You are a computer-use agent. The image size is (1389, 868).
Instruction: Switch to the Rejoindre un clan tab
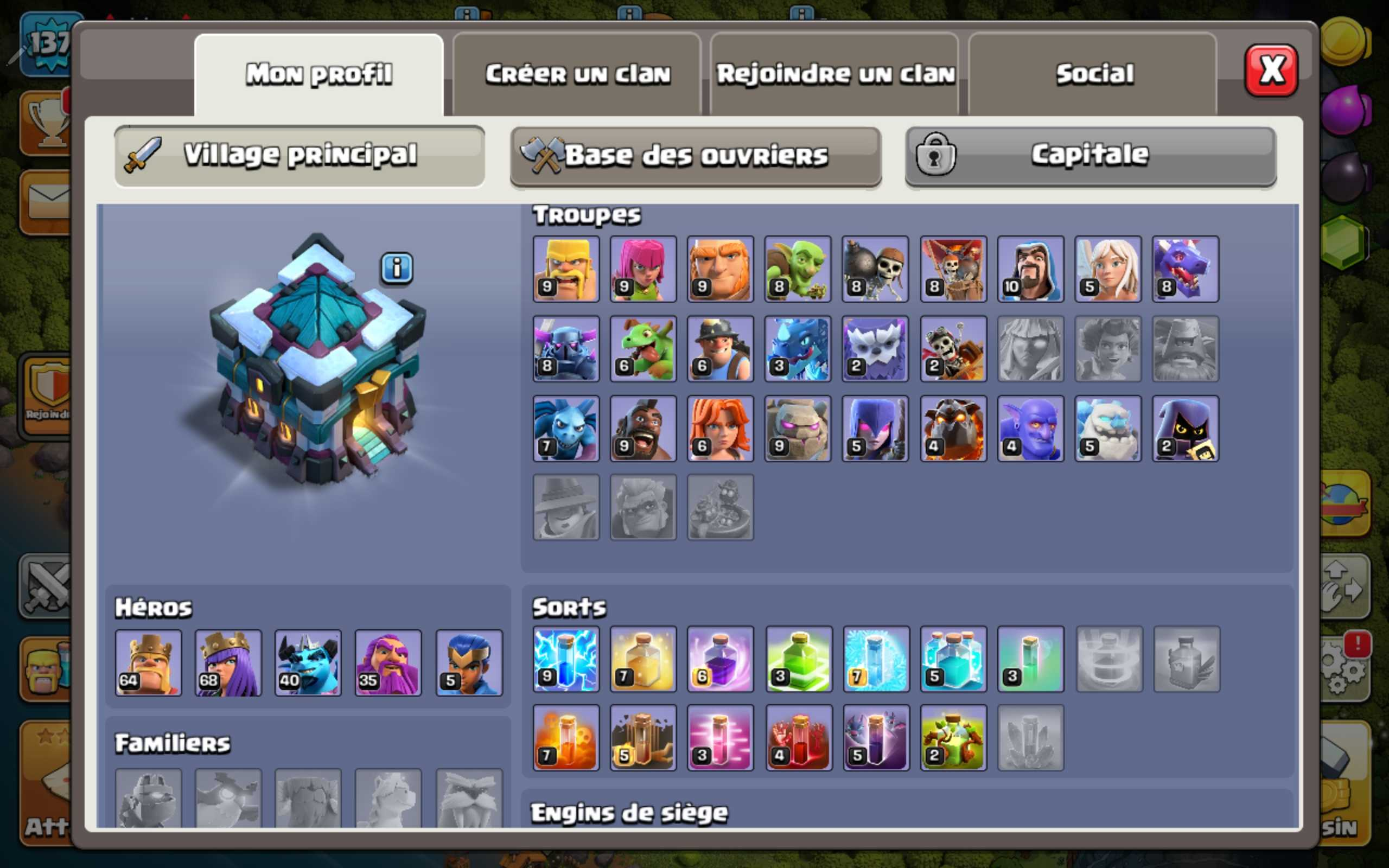pyautogui.click(x=835, y=72)
